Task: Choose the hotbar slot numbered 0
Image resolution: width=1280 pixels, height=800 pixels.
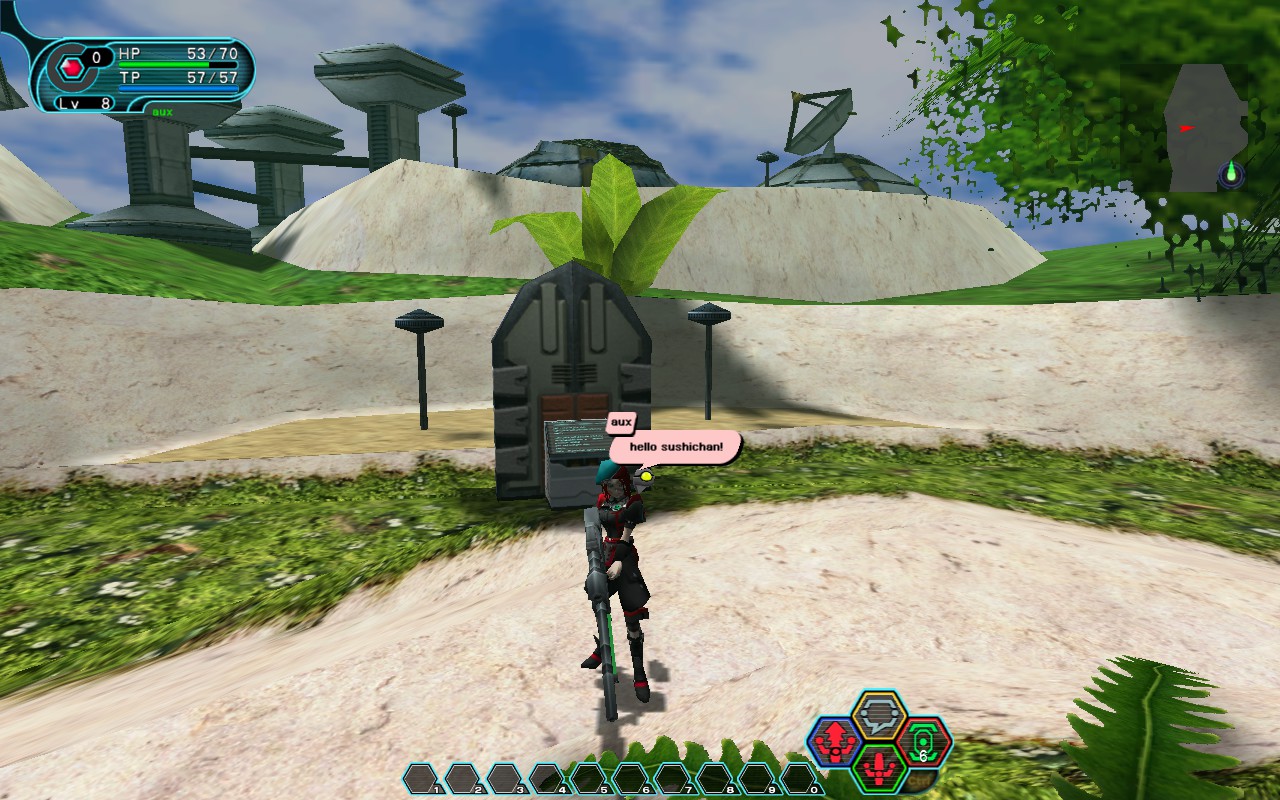Action: tap(799, 777)
